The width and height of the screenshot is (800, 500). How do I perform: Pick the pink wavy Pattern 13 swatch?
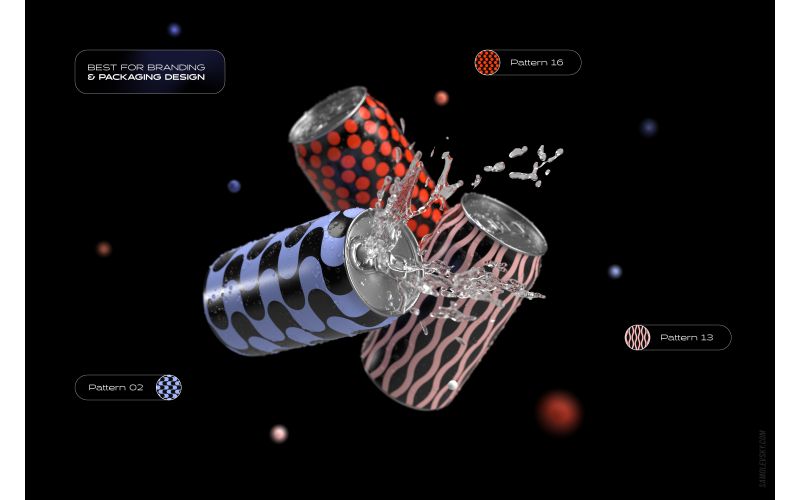point(638,338)
